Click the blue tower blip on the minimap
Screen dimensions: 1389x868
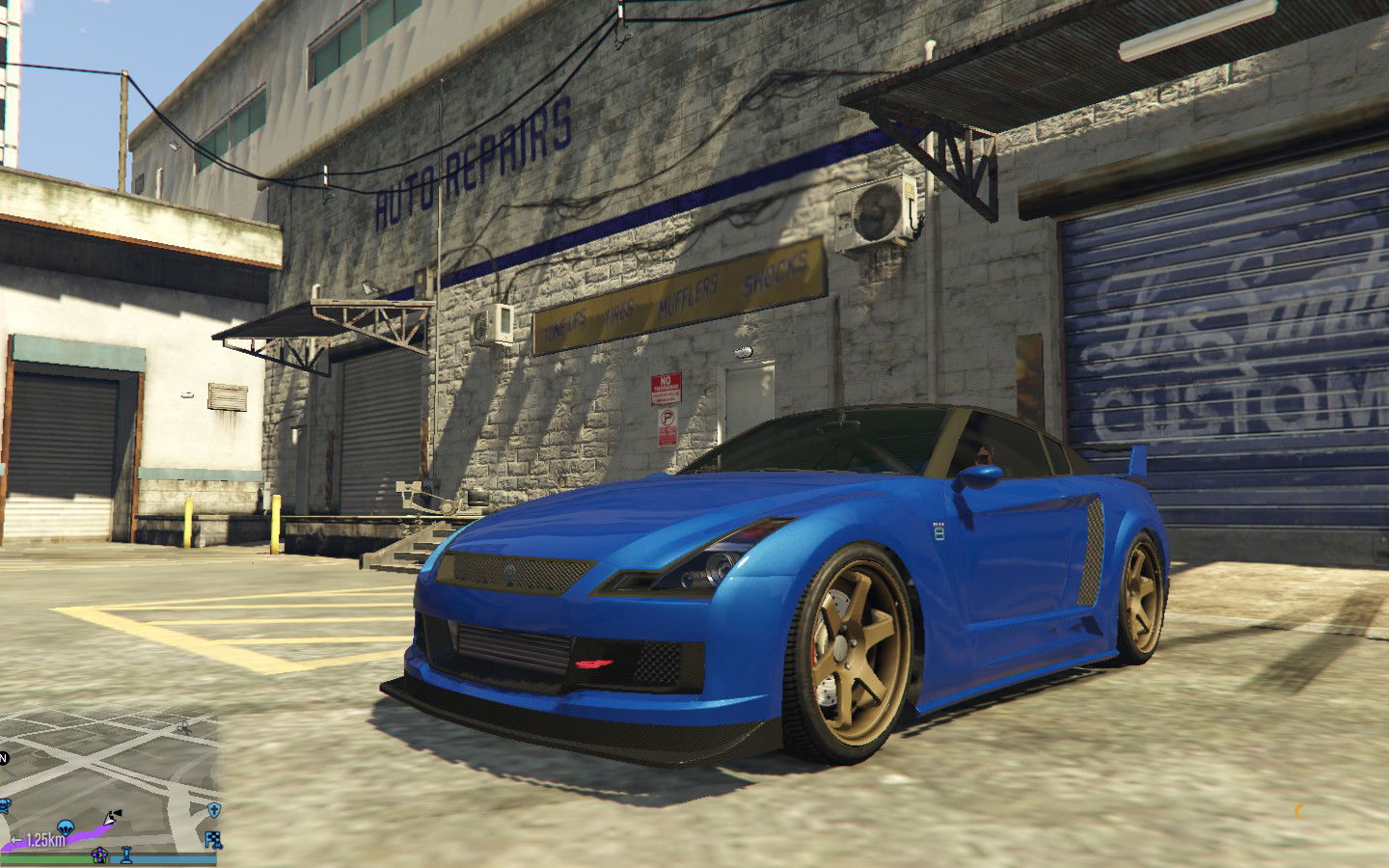(x=126, y=854)
